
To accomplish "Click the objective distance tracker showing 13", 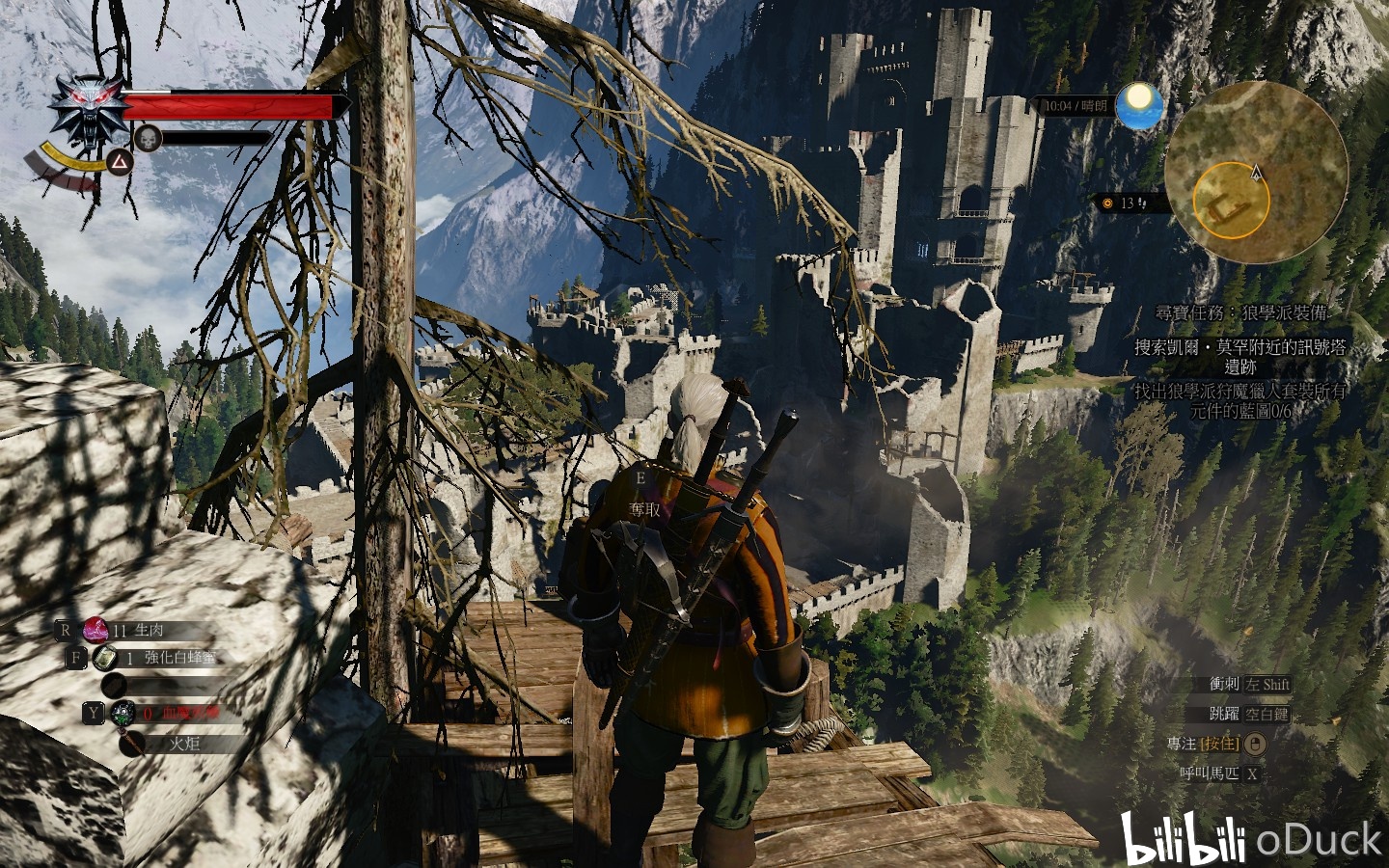I will point(1125,203).
